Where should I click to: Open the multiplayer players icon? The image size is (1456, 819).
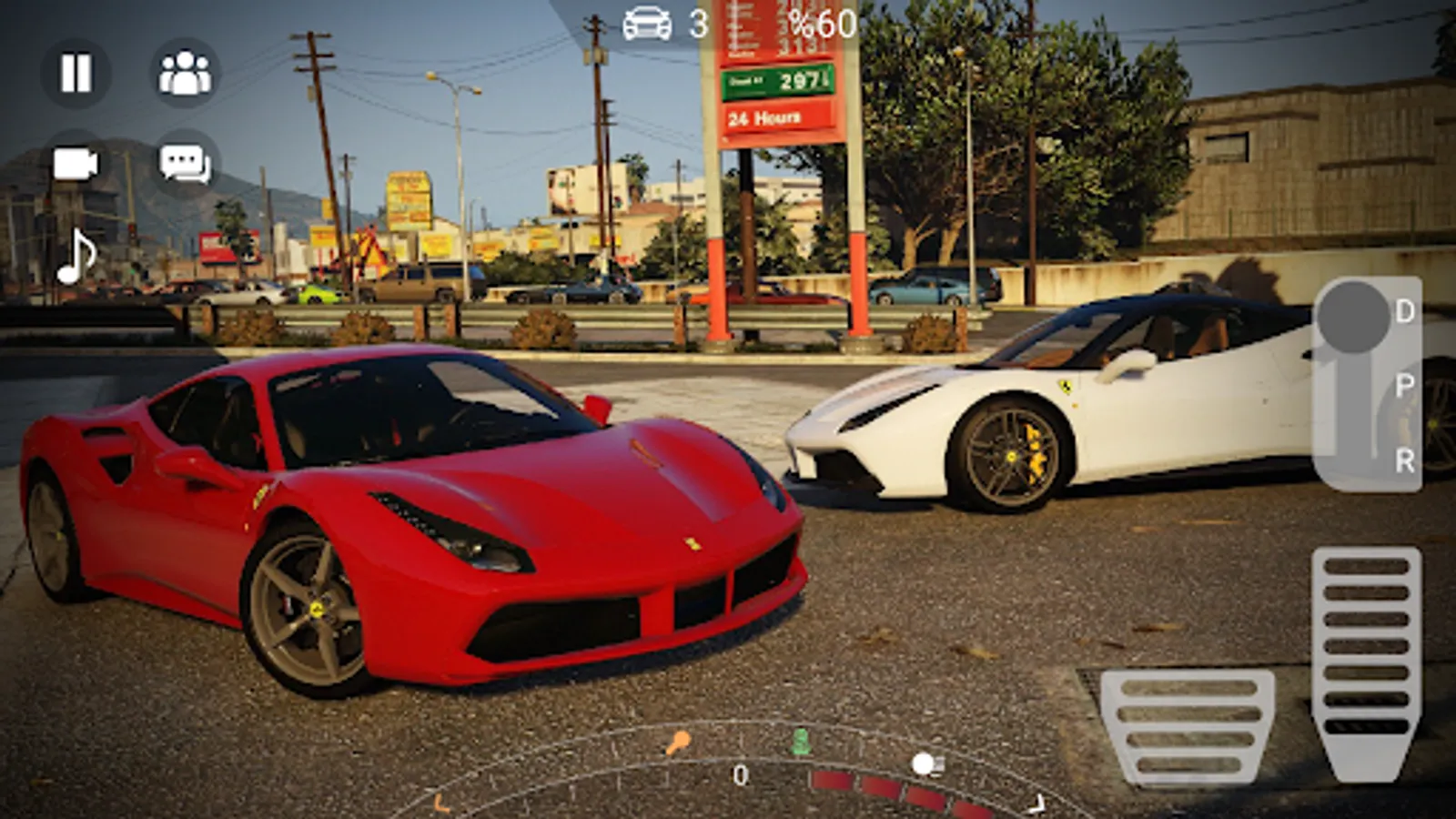[185, 73]
